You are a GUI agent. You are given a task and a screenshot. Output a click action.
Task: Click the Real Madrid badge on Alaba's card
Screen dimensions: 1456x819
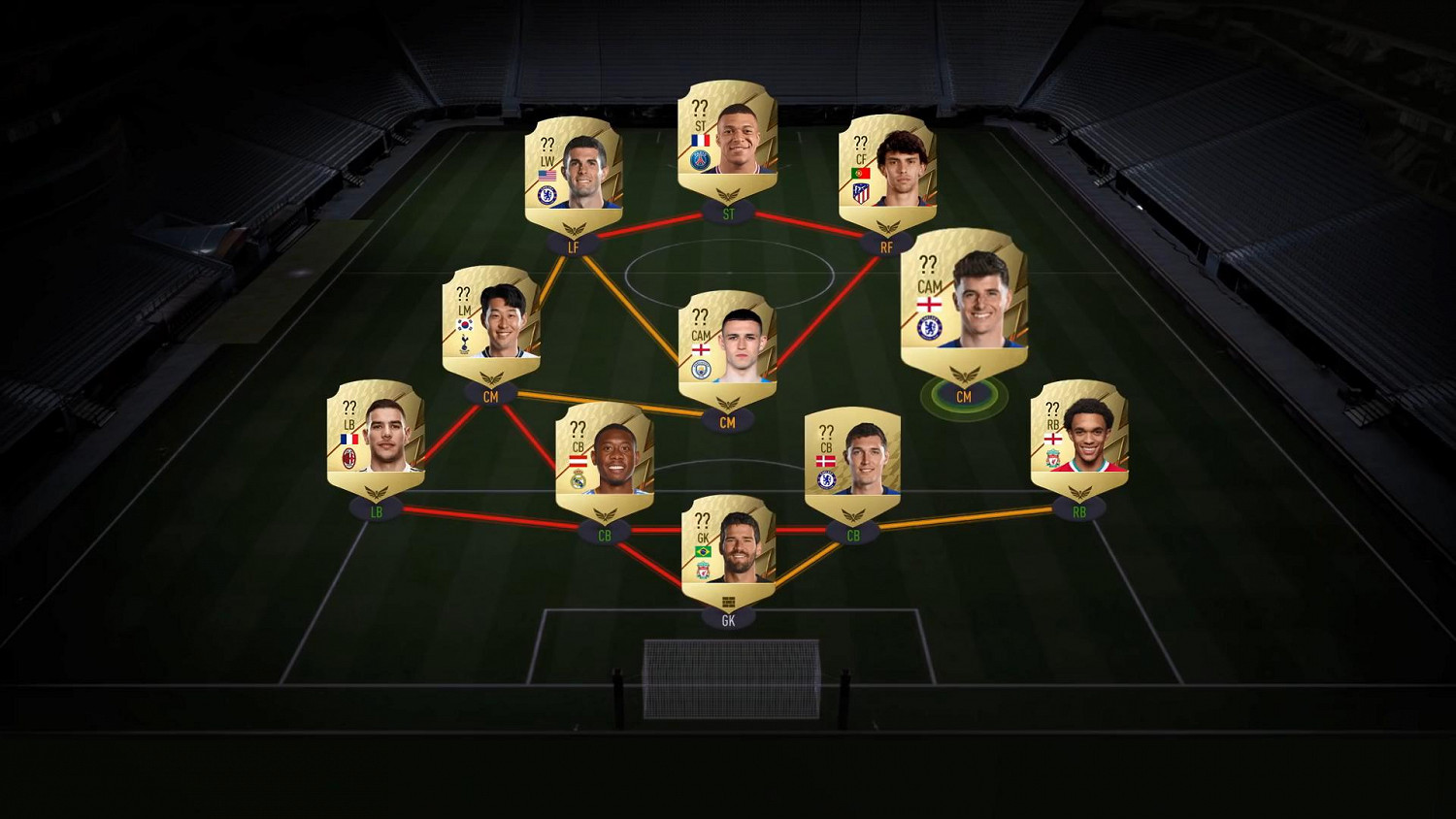pyautogui.click(x=579, y=477)
